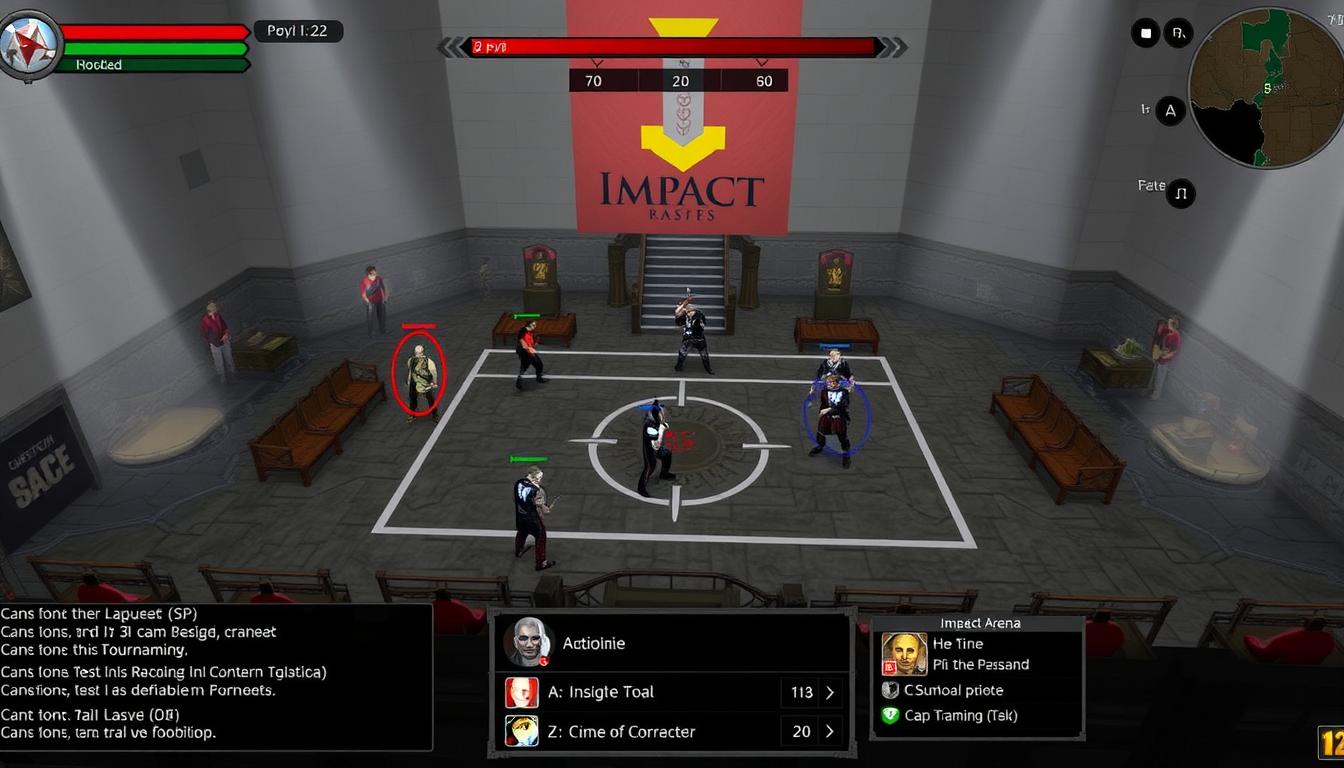Click the red score progress bar at top center

point(672,45)
